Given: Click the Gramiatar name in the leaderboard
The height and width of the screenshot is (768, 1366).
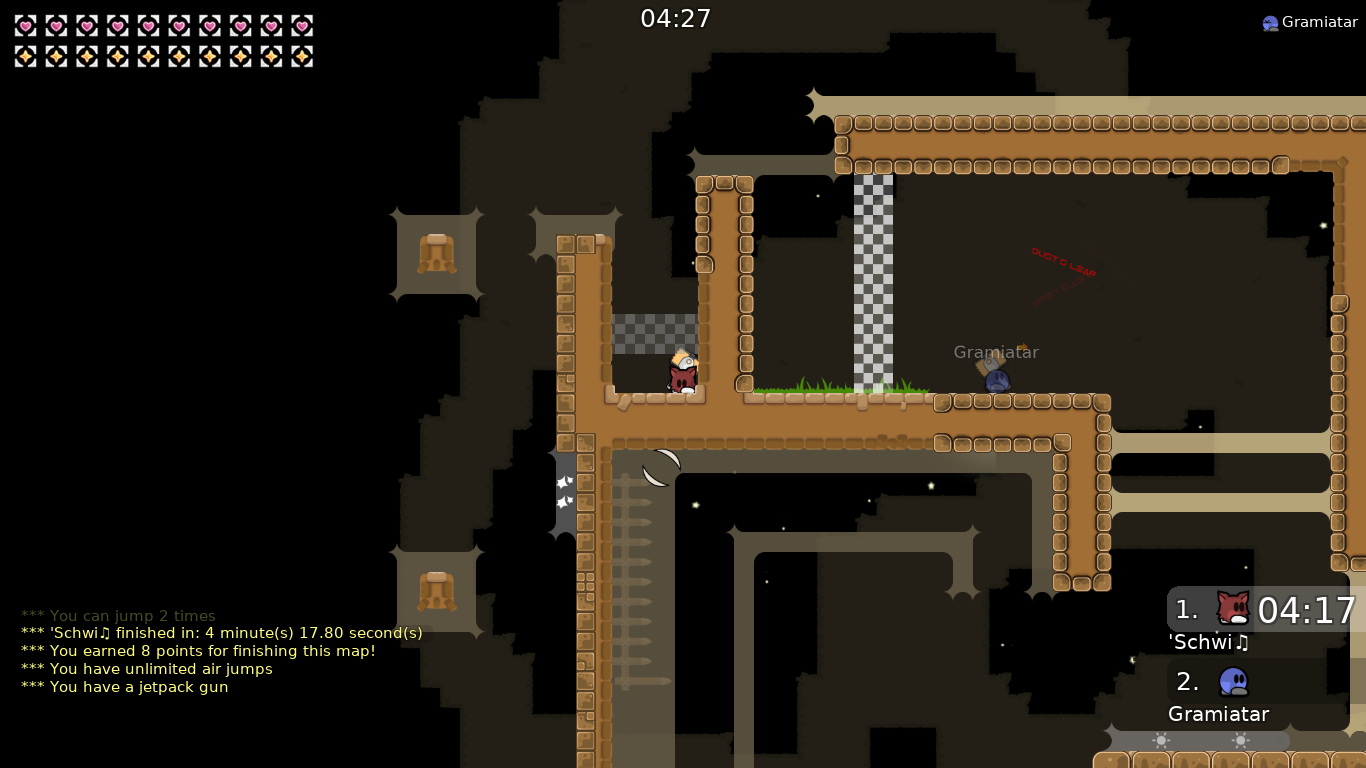Looking at the screenshot, I should (1218, 714).
